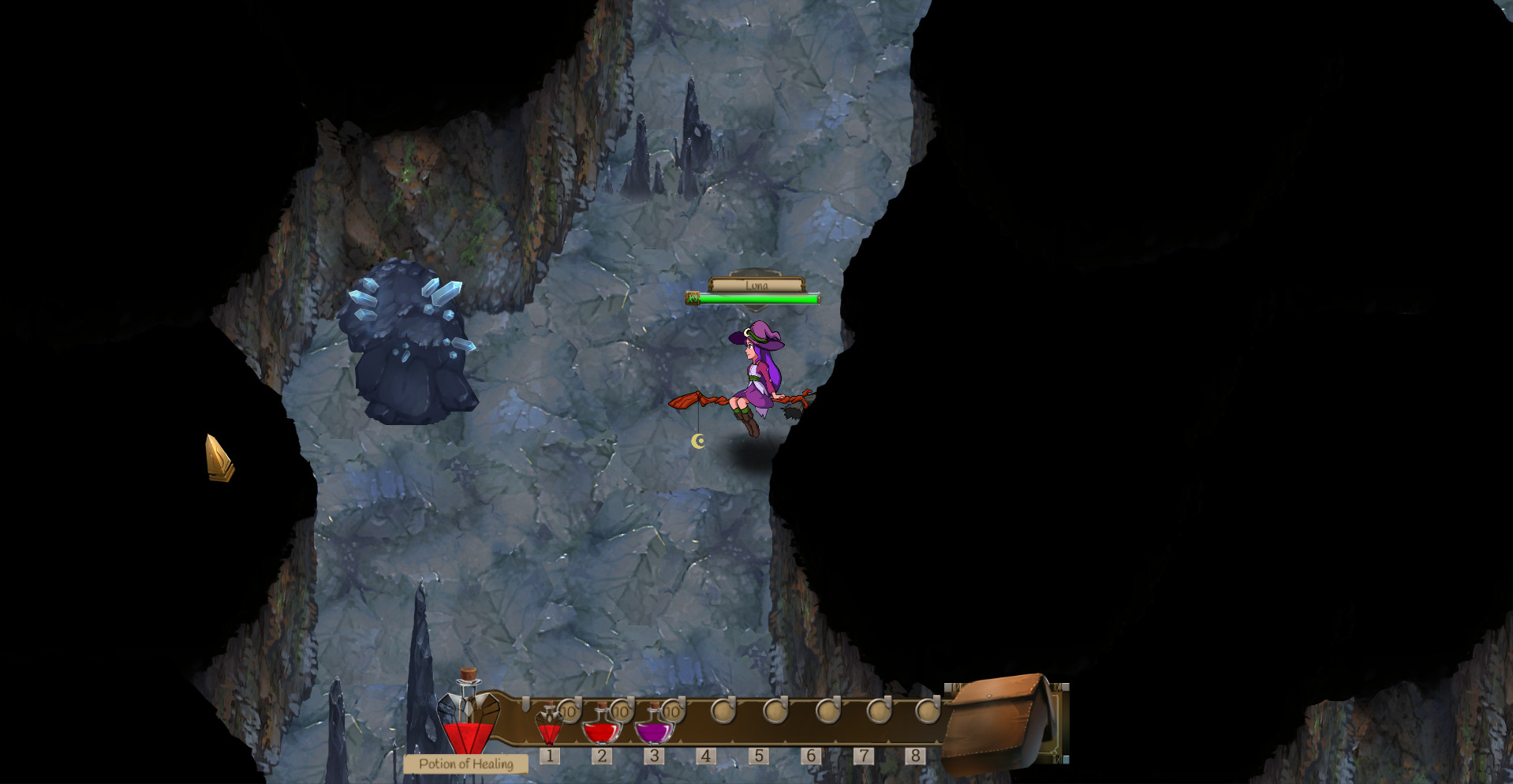Select the purple potion in slot 3
1513x784 pixels.
tap(653, 729)
